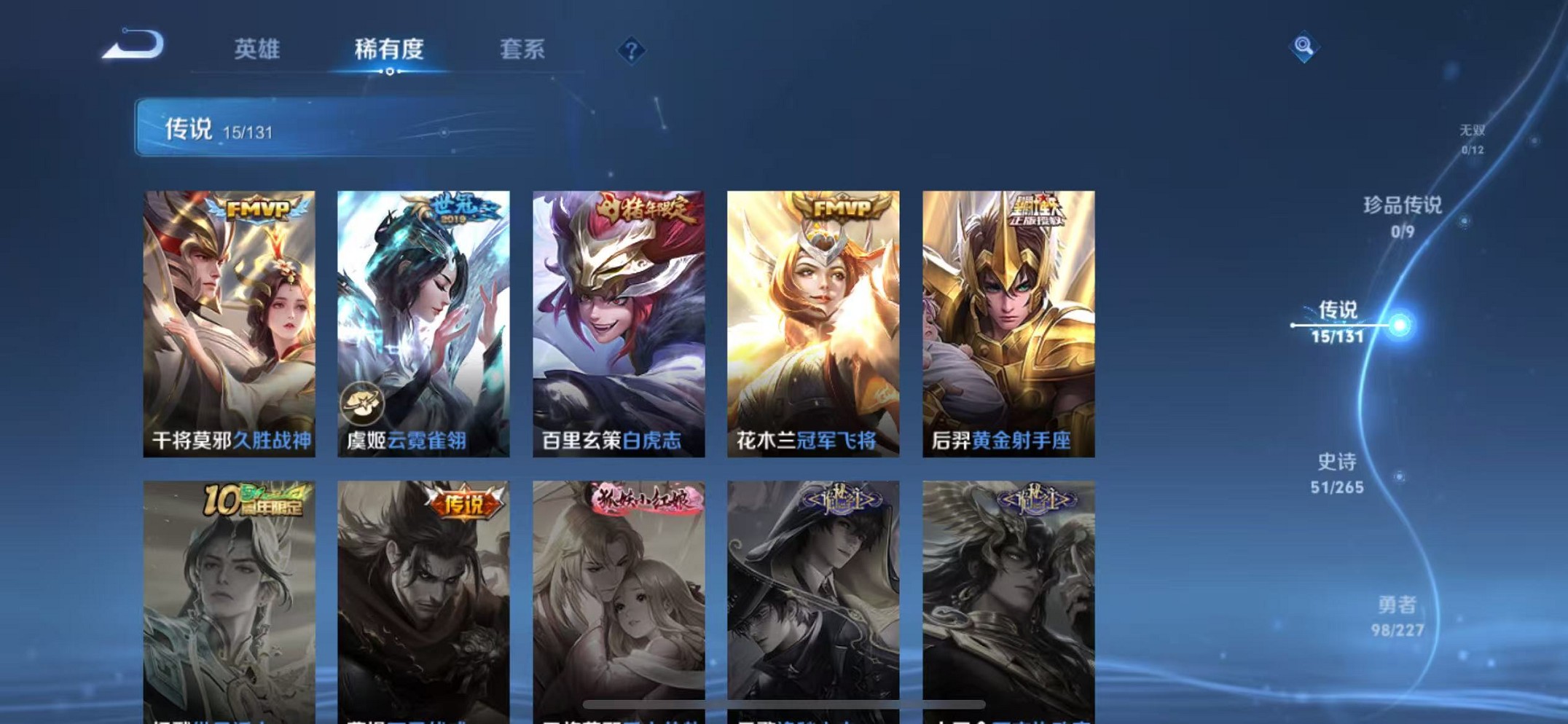The height and width of the screenshot is (724, 1568).
Task: Open the help question mark icon
Action: [x=631, y=50]
